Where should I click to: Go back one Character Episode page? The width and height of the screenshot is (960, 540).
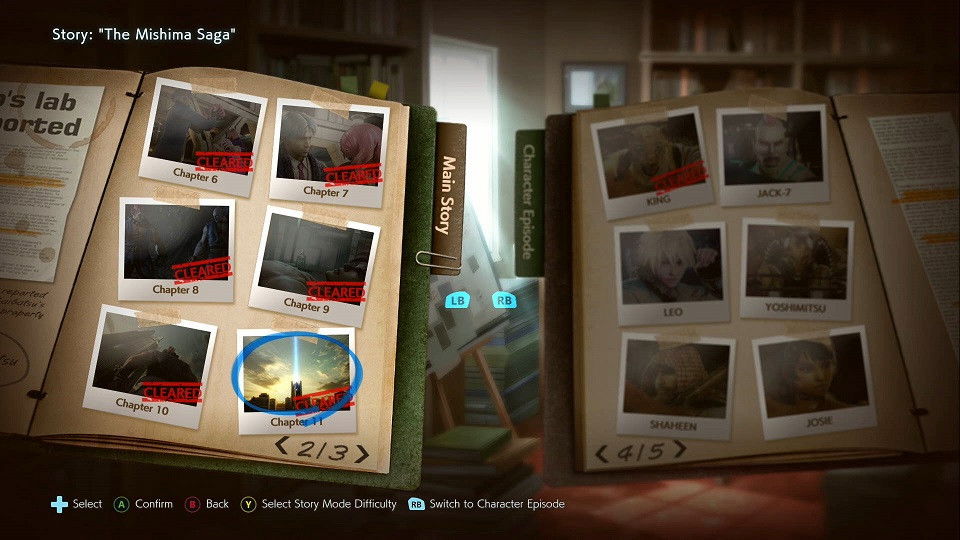(602, 455)
